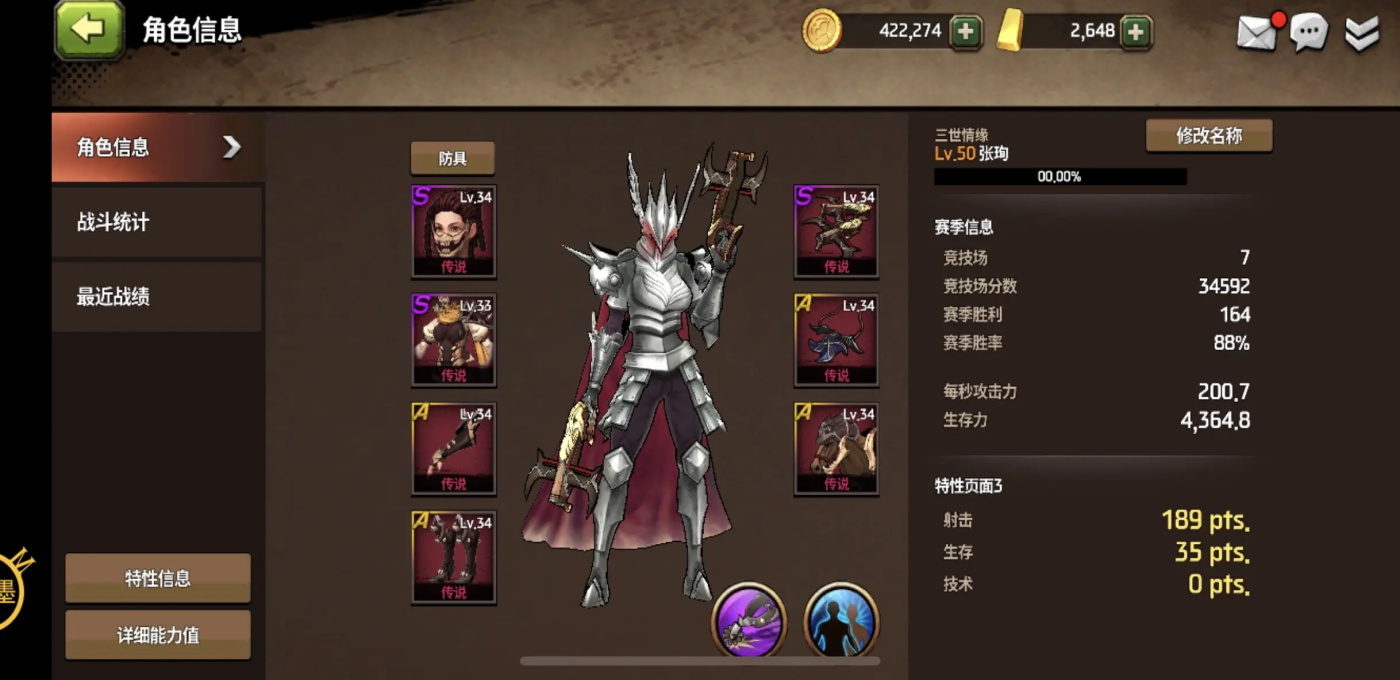
Task: Toggle the 防具 armor button
Action: (452, 158)
